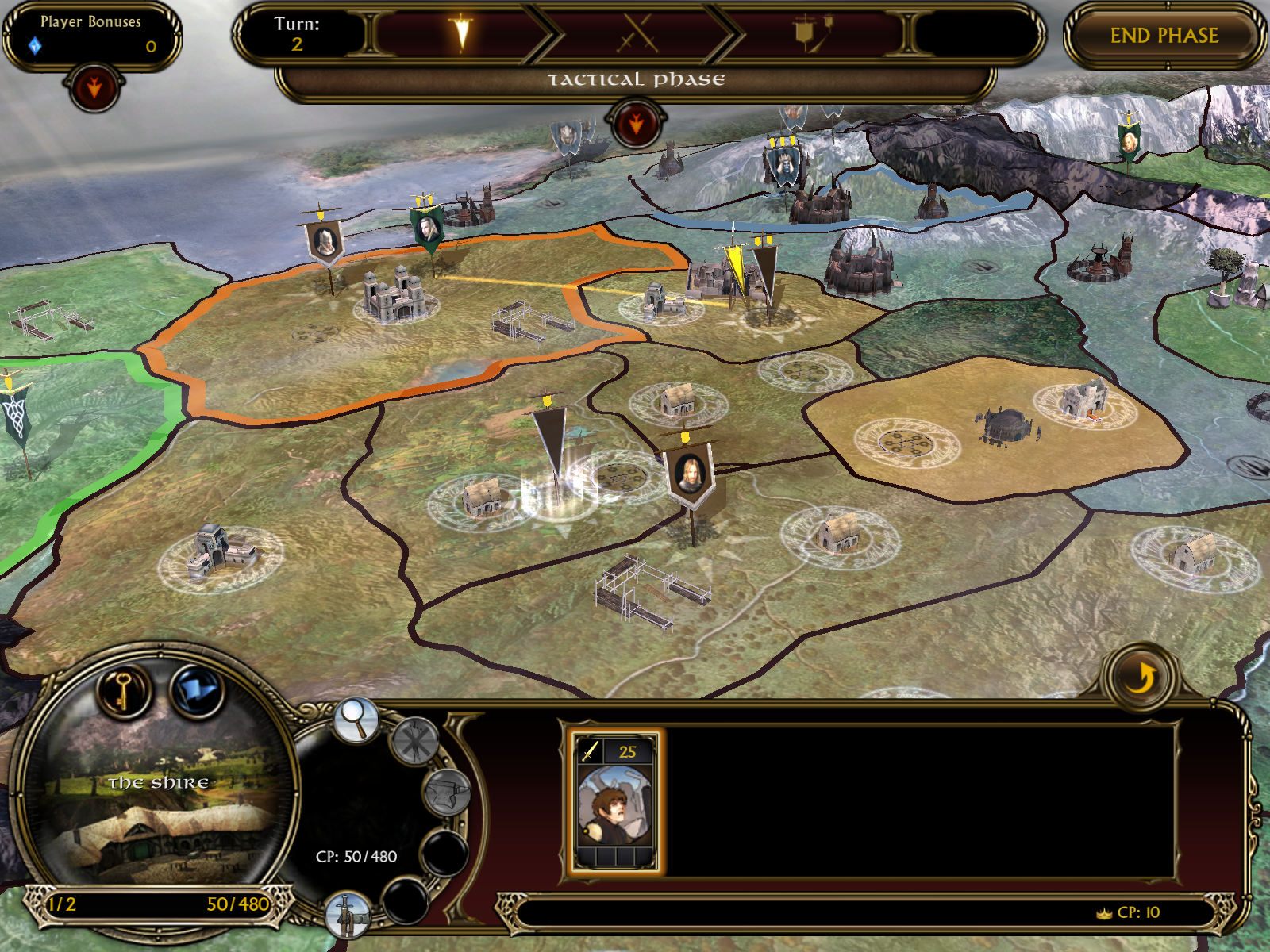Screen dimensions: 1270x952
Task: Click the glowing banner tactical phase icon
Action: [461, 34]
